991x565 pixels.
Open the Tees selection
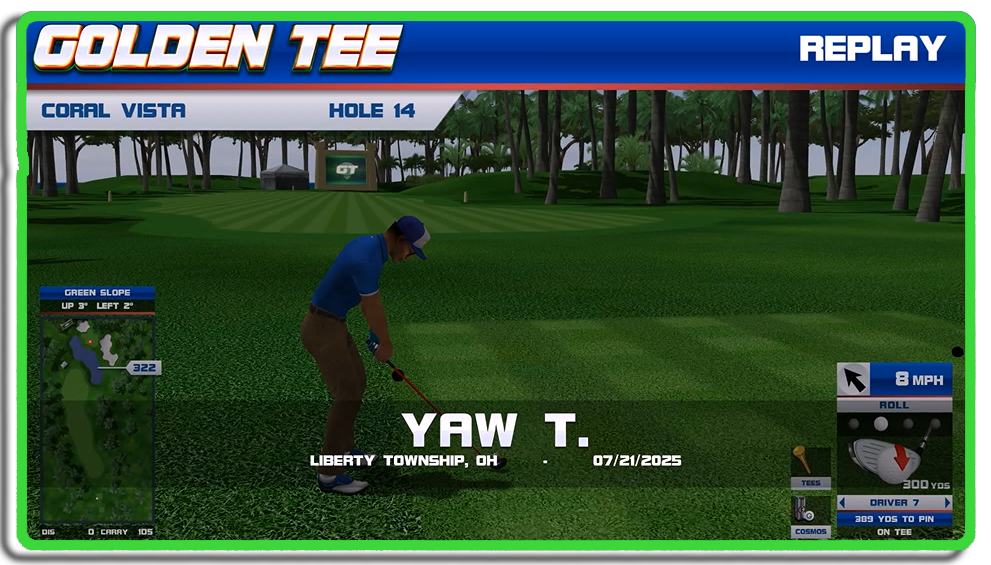point(810,467)
